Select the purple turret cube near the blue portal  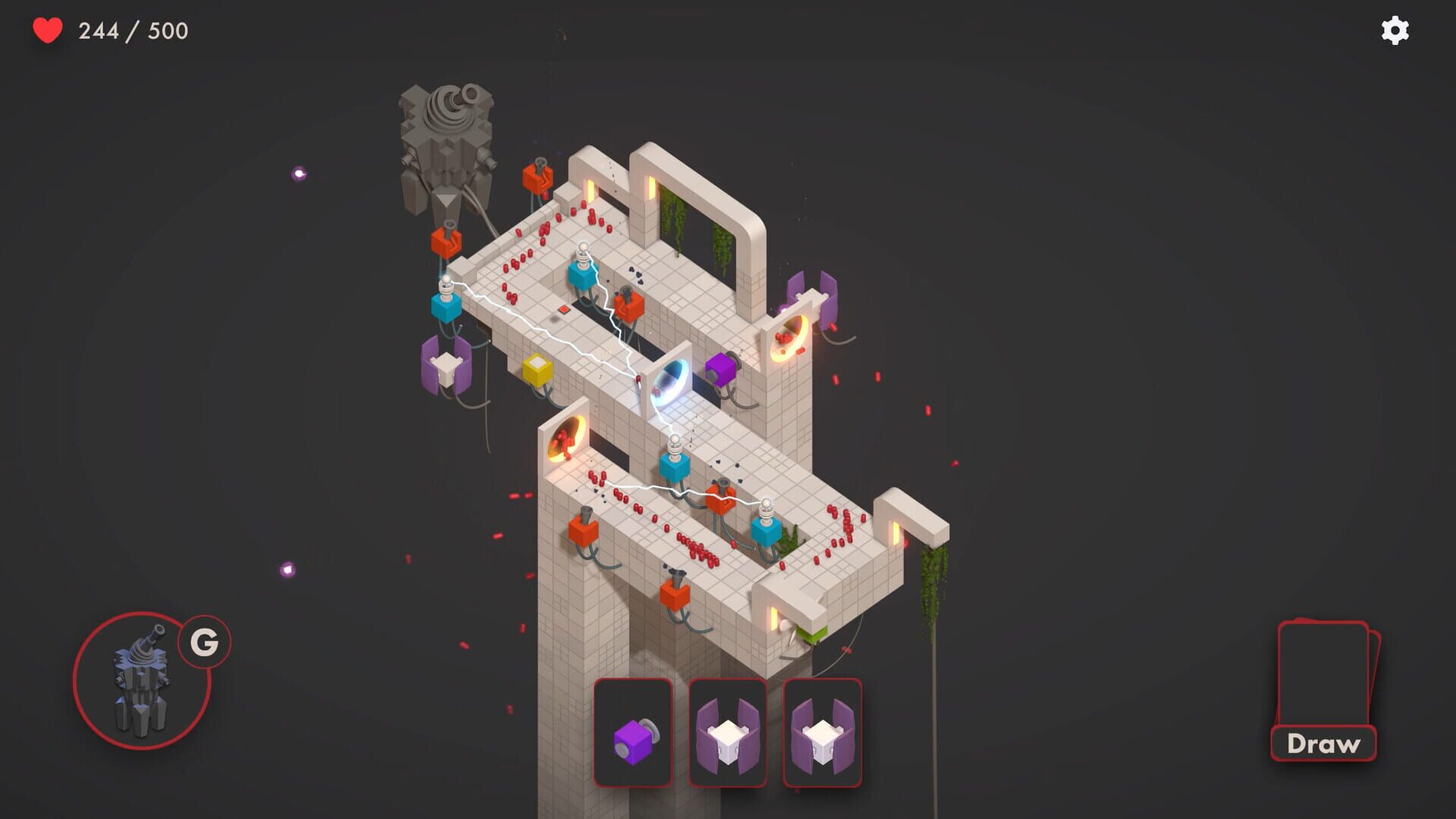coord(720,369)
